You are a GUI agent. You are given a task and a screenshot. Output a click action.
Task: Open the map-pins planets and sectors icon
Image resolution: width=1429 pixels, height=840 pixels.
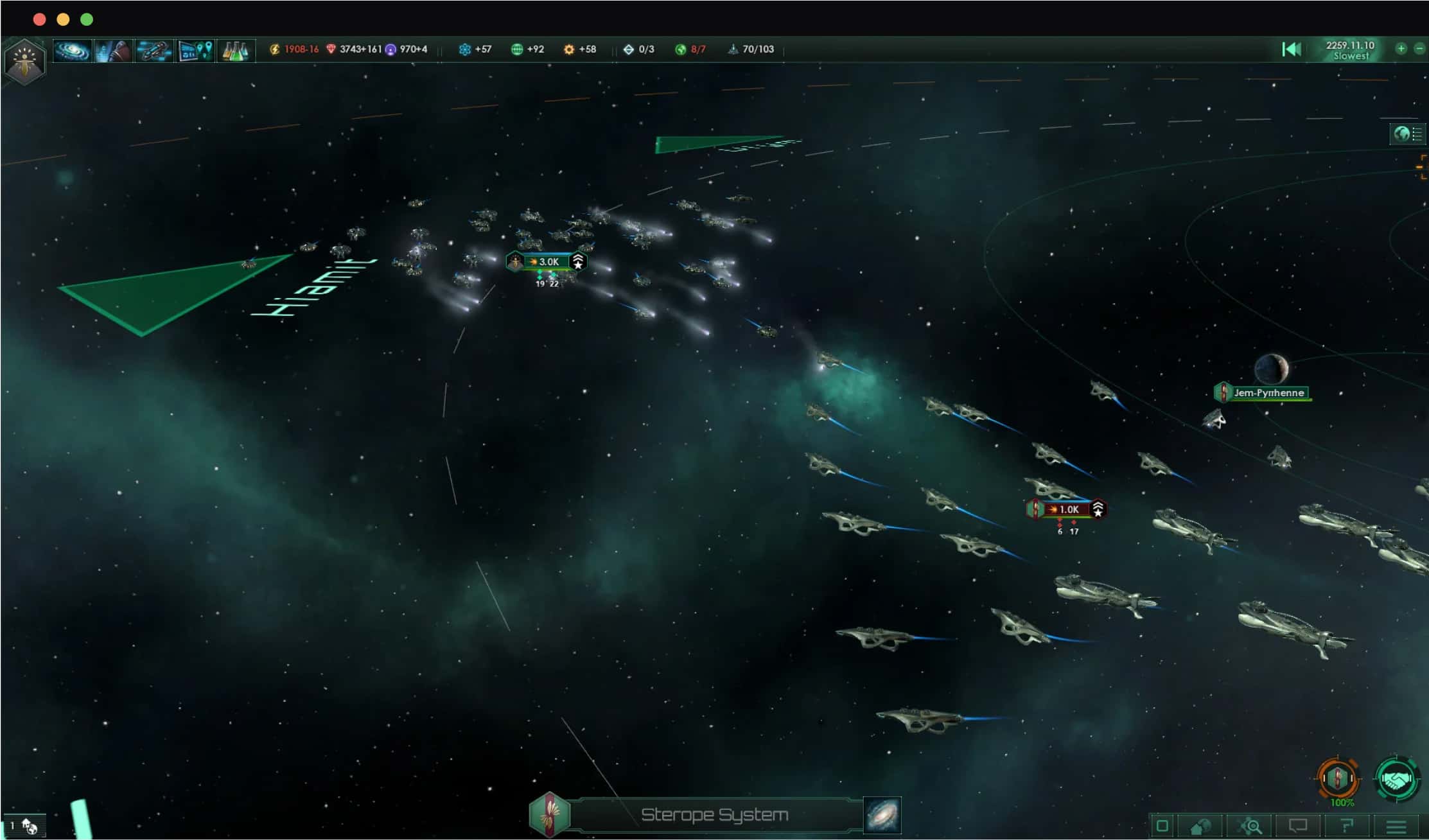pos(195,50)
